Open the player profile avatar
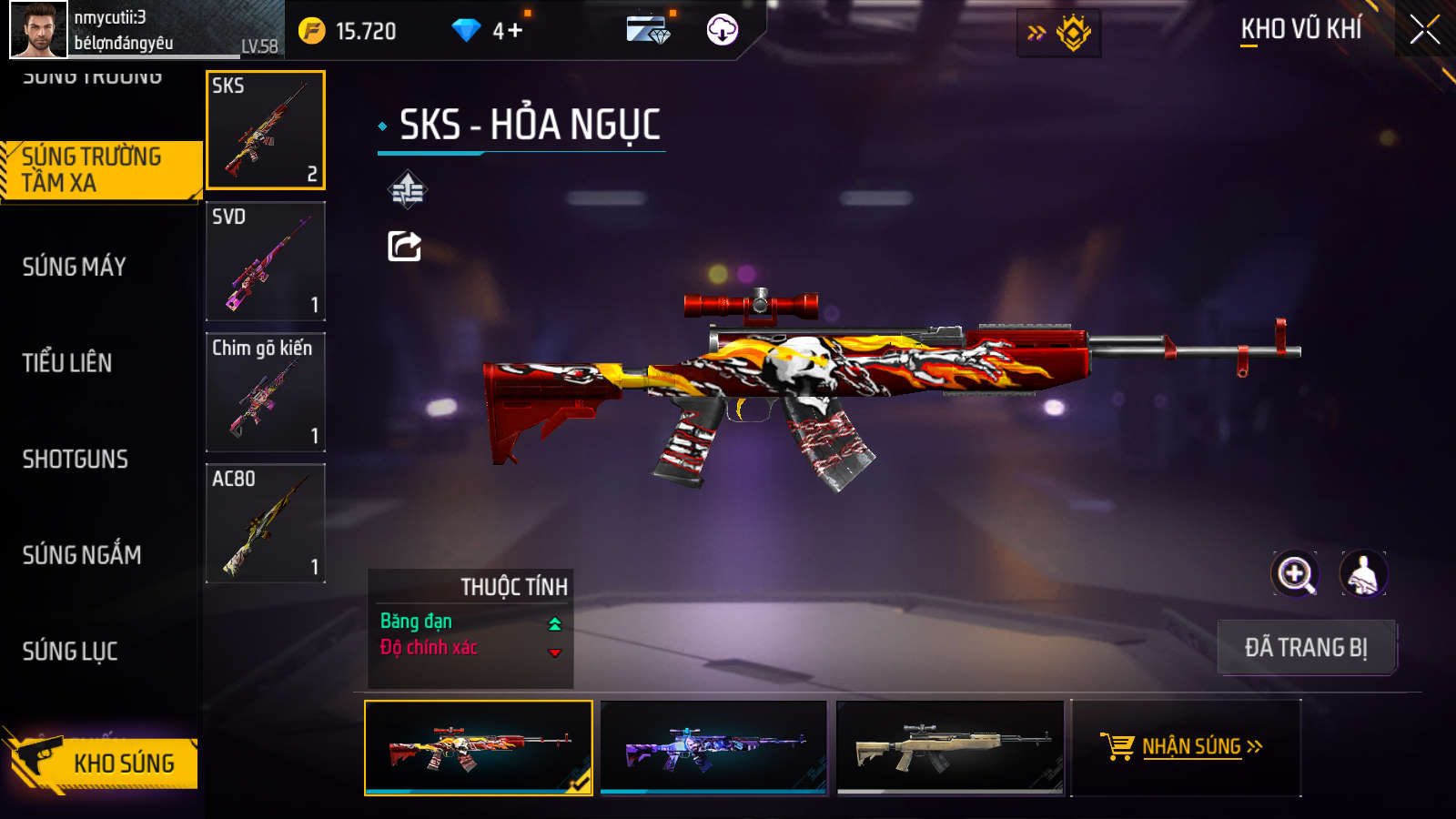The width and height of the screenshot is (1456, 819). (38, 29)
